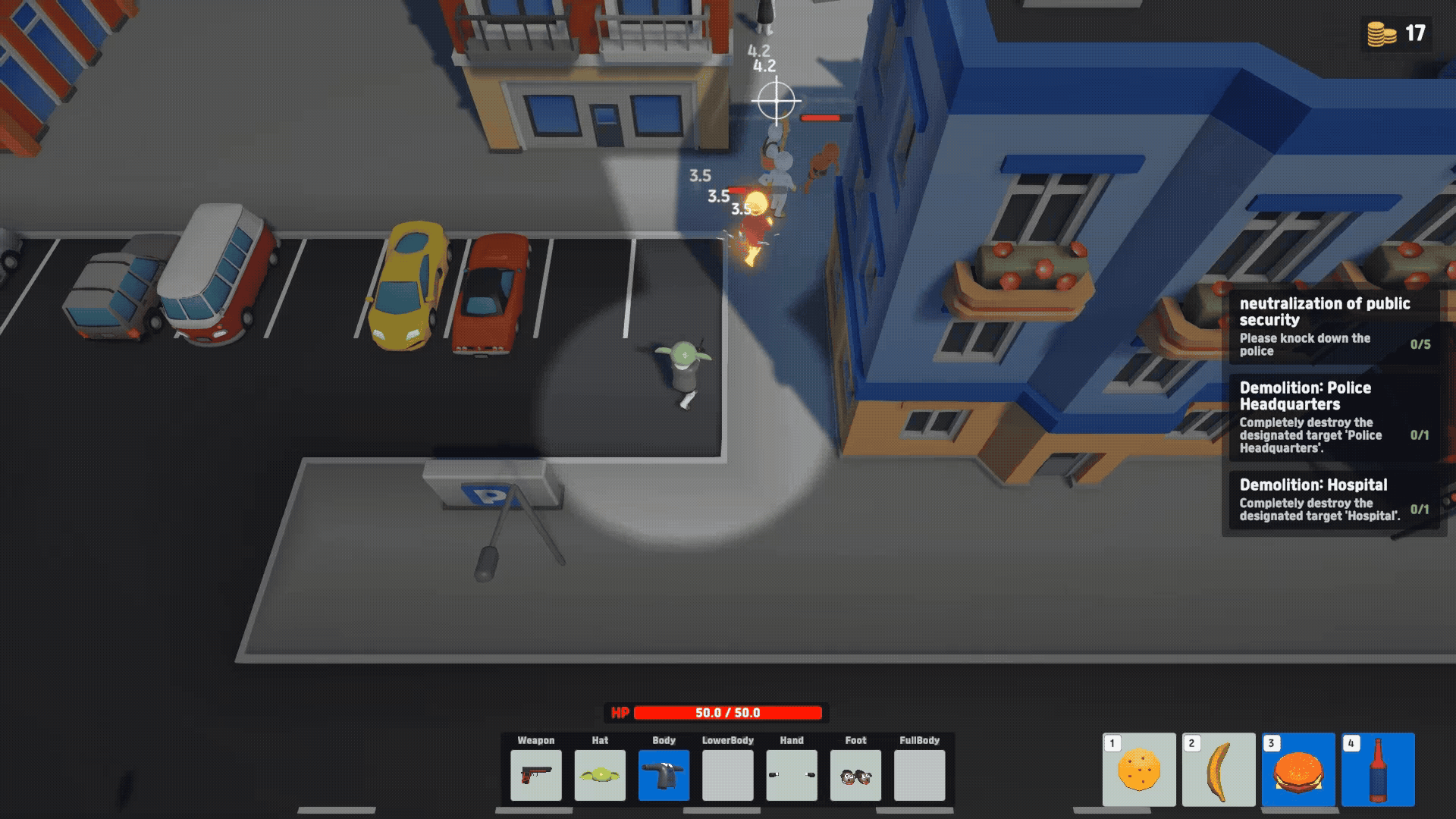1456x819 pixels.
Task: Click the empty FullBody equipment tab
Action: coord(919,777)
